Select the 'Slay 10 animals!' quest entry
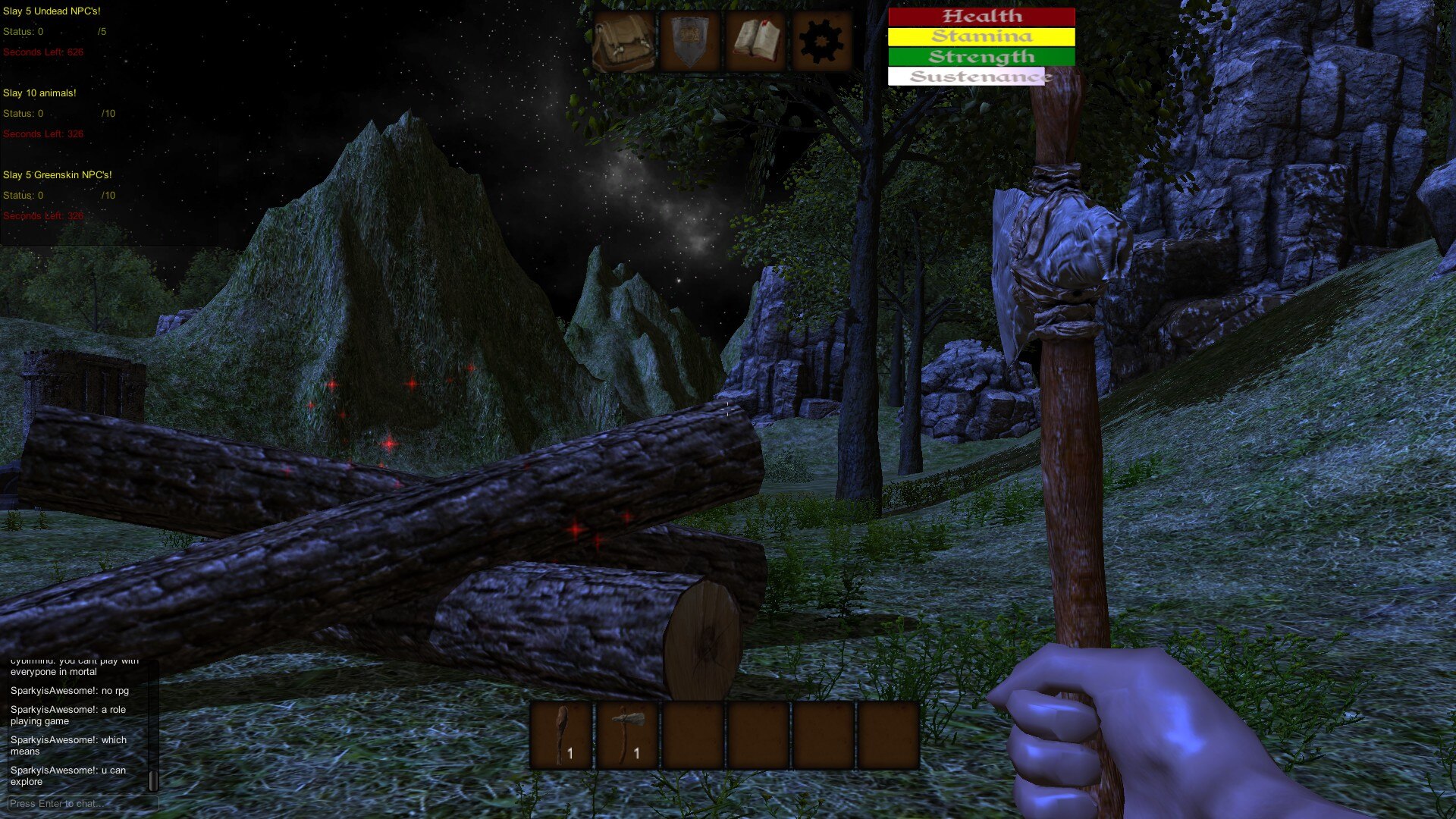The height and width of the screenshot is (819, 1456). [x=39, y=93]
